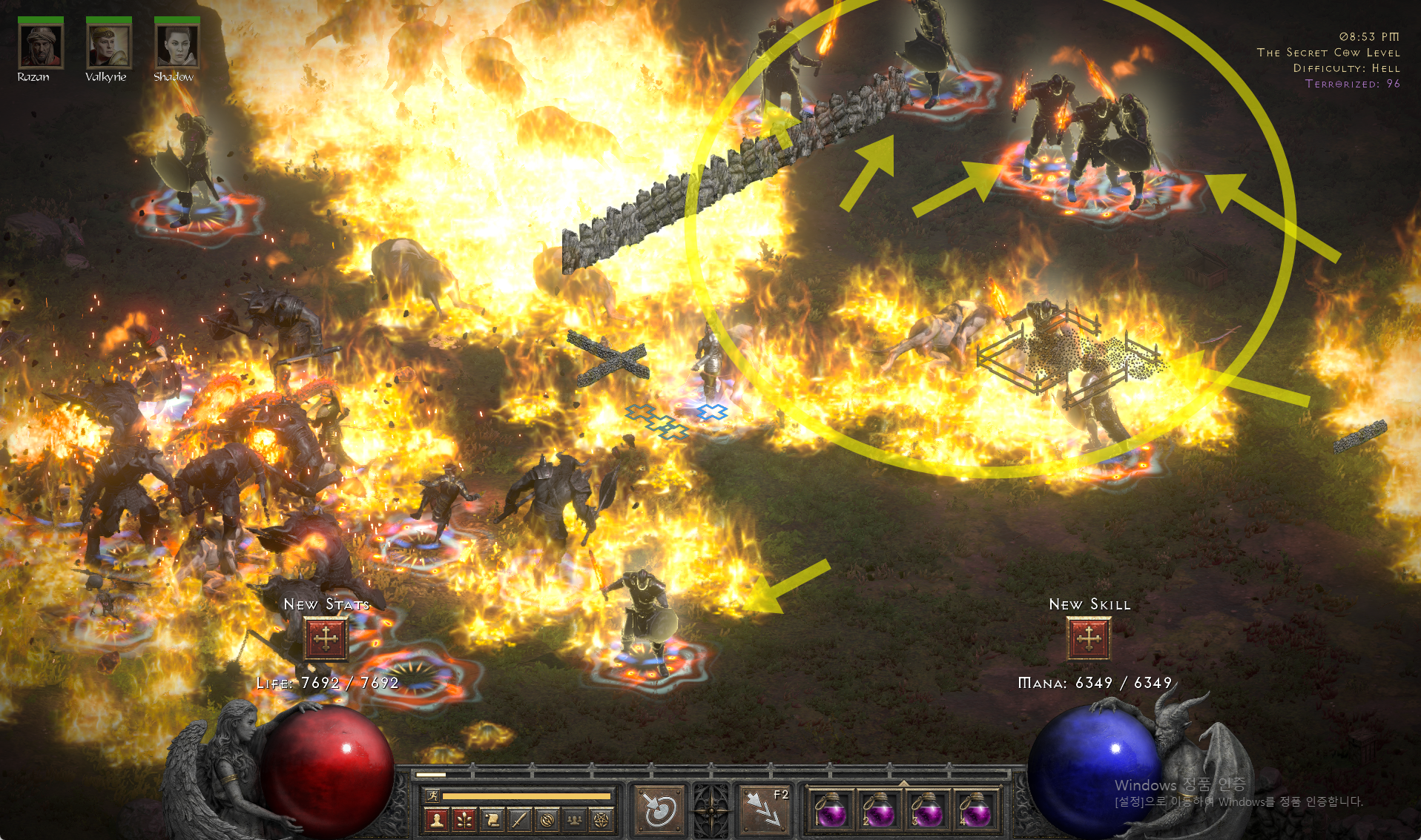Open the character sheet icon

pos(437,819)
